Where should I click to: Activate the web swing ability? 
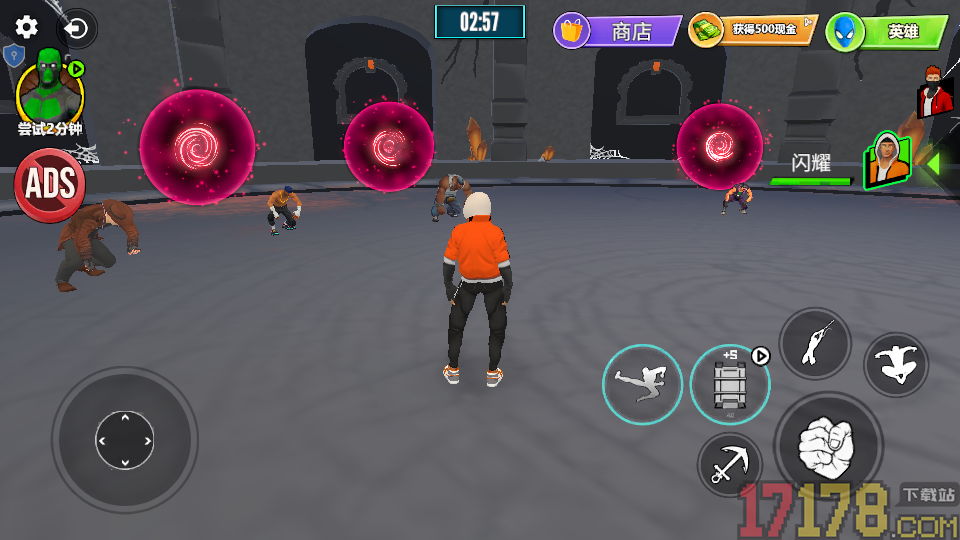[x=814, y=344]
